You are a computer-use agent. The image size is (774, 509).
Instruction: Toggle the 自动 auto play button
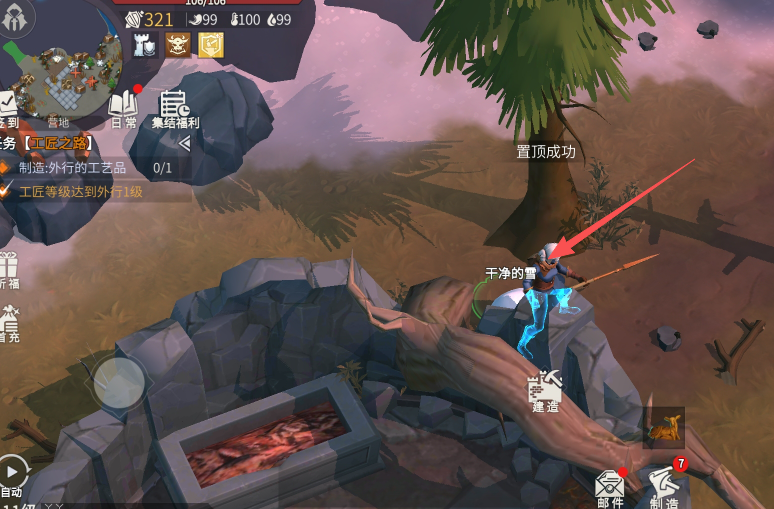(x=12, y=473)
